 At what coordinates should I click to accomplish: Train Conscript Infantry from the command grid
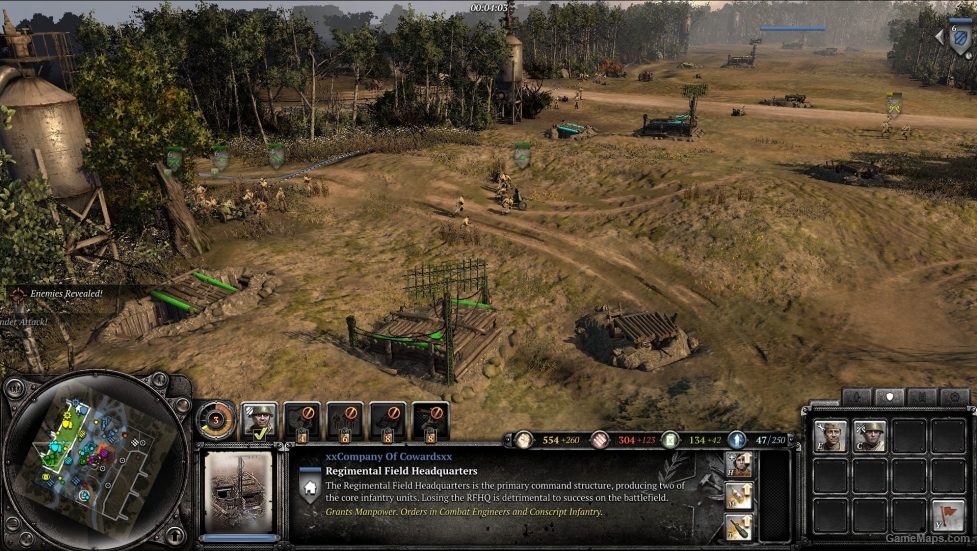coord(870,436)
